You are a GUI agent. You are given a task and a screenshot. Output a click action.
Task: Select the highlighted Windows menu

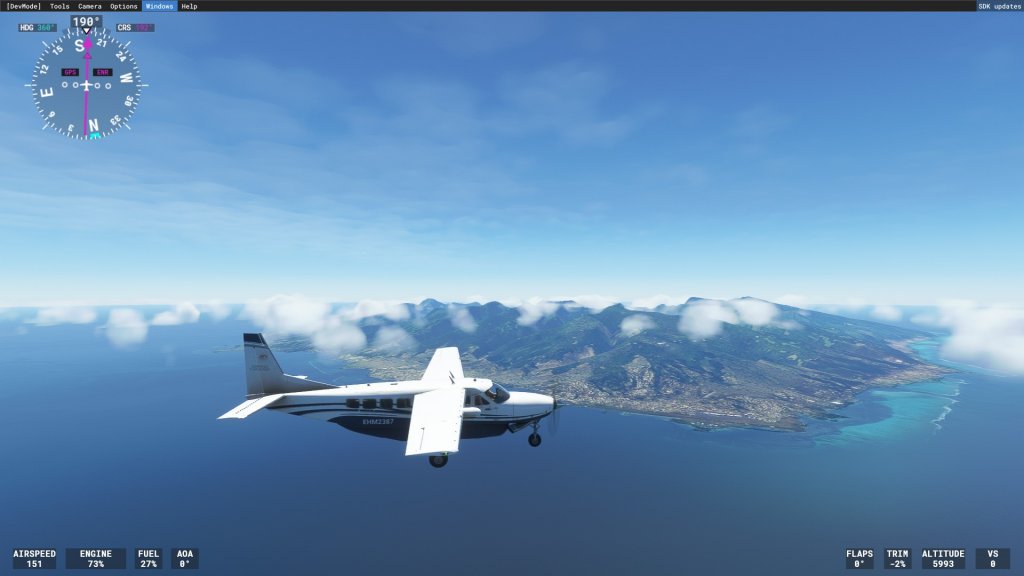point(159,6)
